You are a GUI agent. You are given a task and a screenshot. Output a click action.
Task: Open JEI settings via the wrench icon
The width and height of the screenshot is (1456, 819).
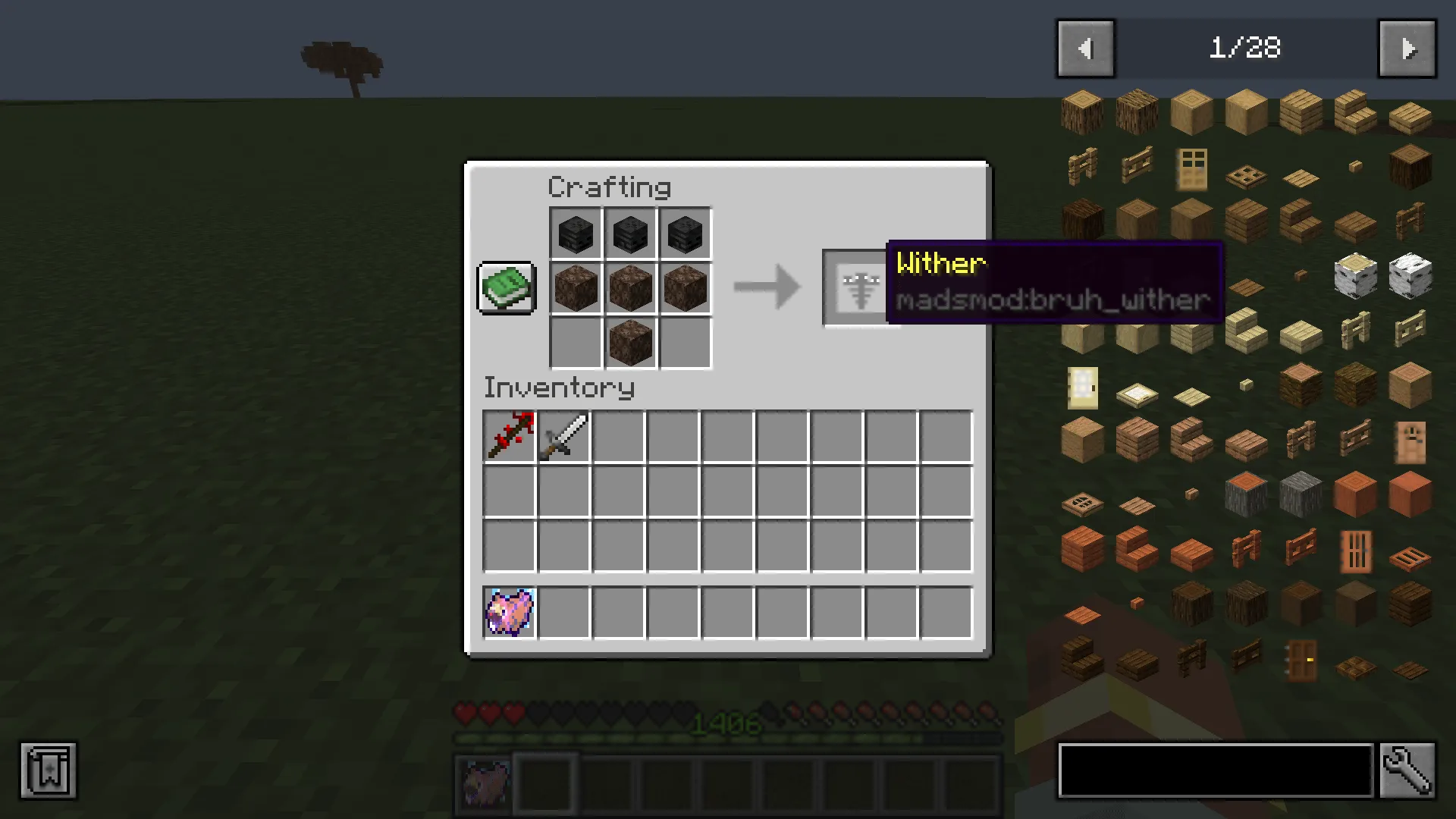(1408, 770)
